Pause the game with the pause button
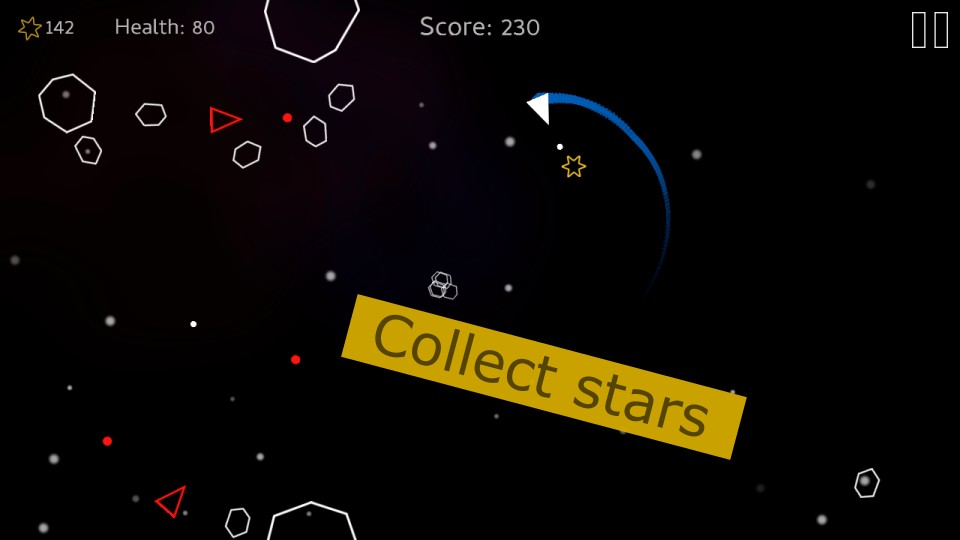The image size is (960, 540). click(930, 30)
